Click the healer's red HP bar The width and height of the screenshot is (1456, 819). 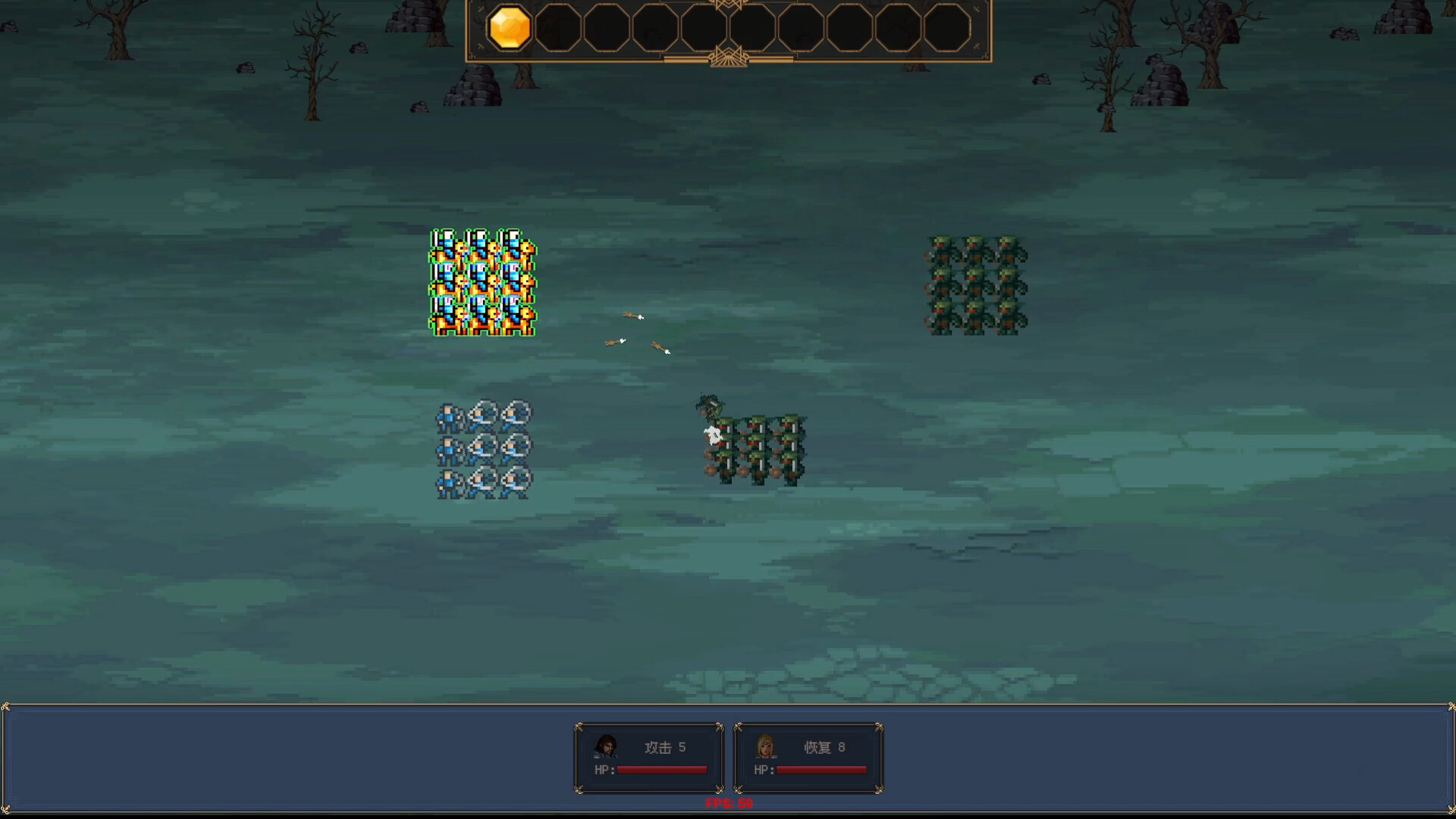[821, 770]
